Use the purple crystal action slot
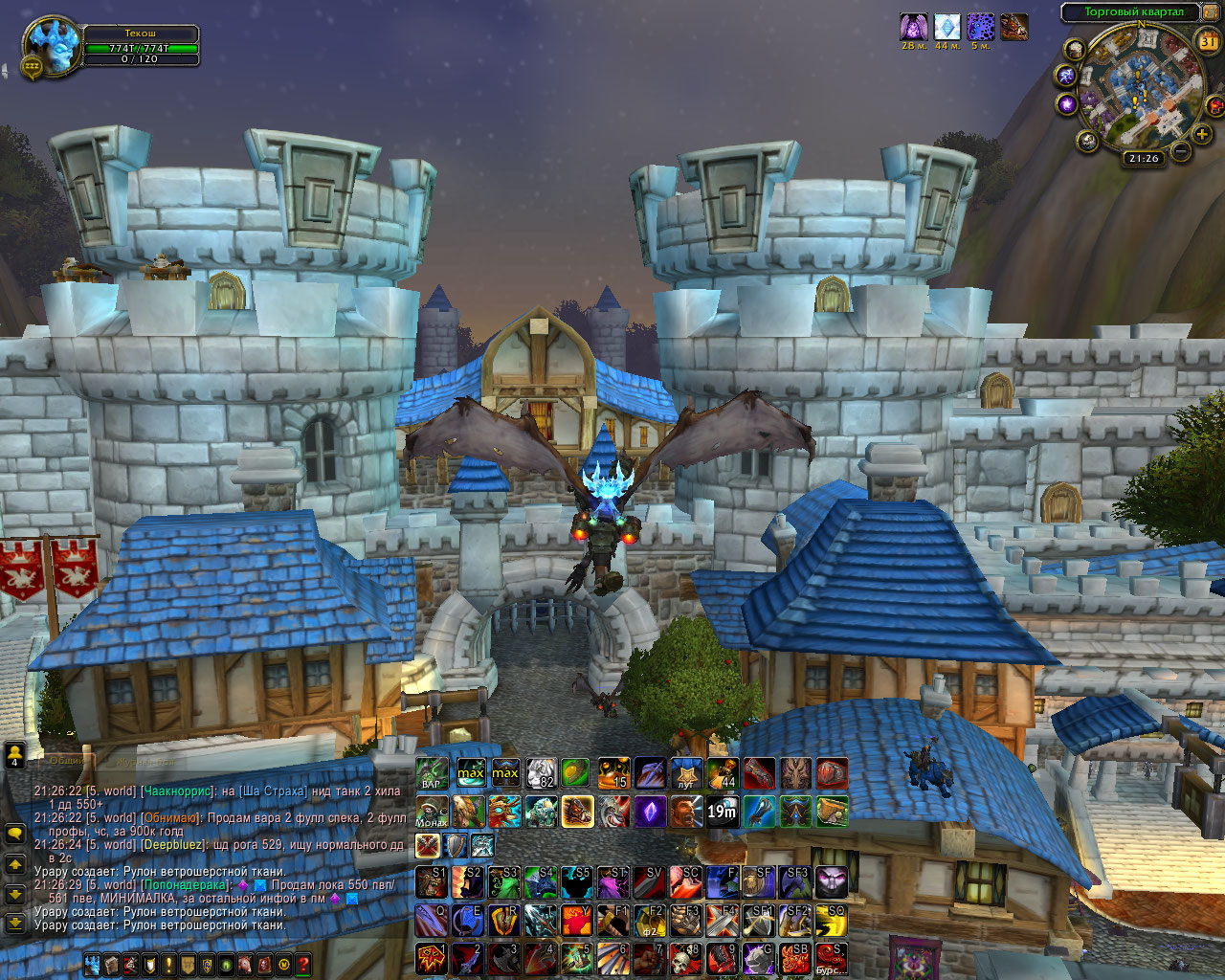Screen dimensions: 1225x980 650,812
